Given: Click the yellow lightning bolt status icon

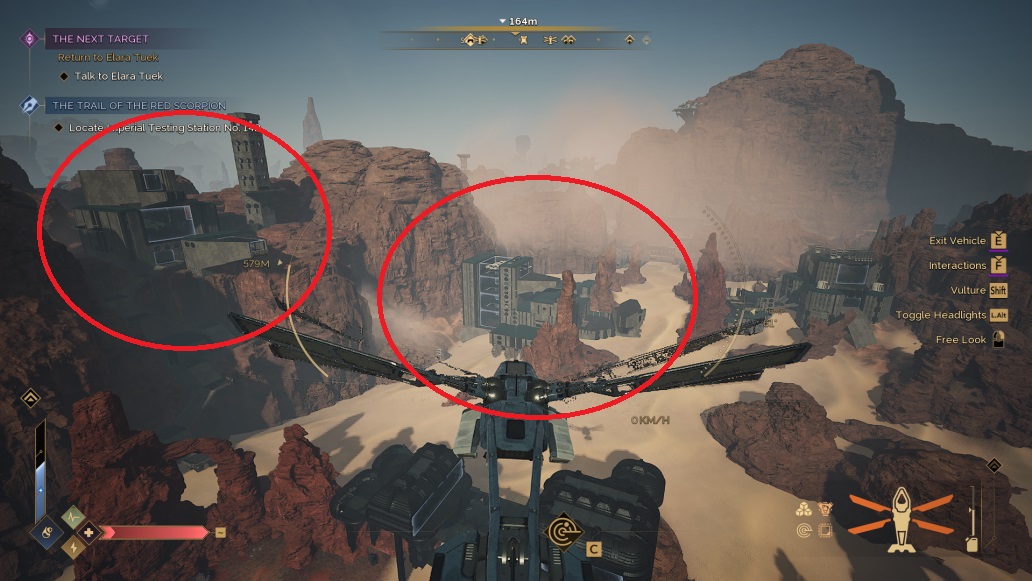Looking at the screenshot, I should click(x=73, y=547).
